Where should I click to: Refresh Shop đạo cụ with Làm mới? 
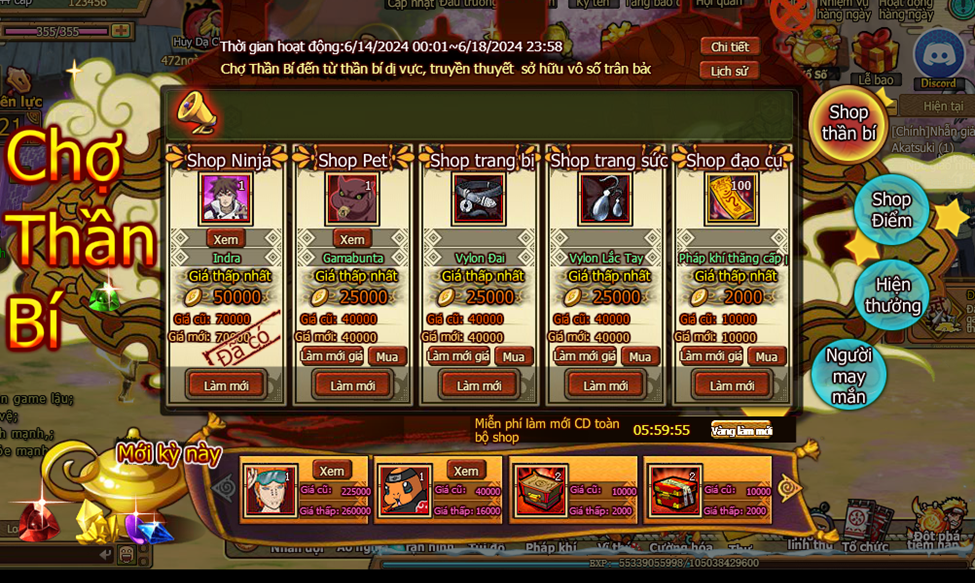point(731,385)
